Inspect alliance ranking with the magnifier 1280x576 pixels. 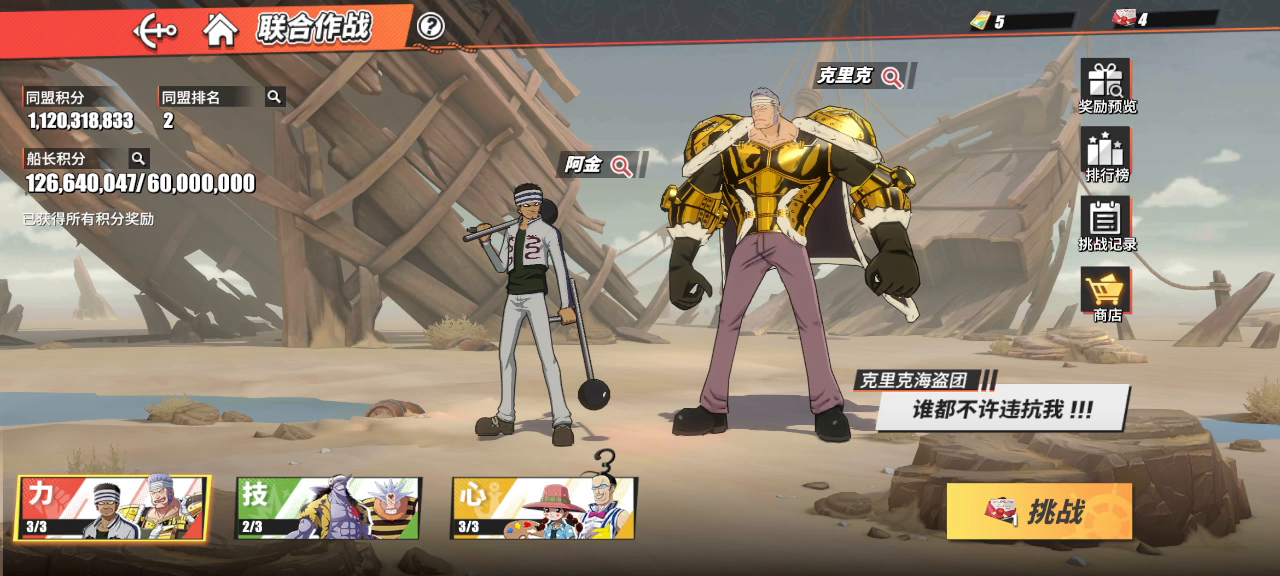point(274,97)
